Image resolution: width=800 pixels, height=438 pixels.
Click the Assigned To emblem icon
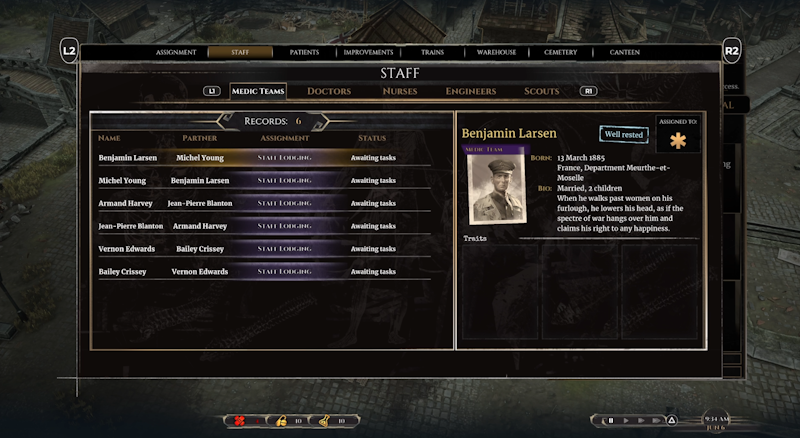(x=678, y=141)
